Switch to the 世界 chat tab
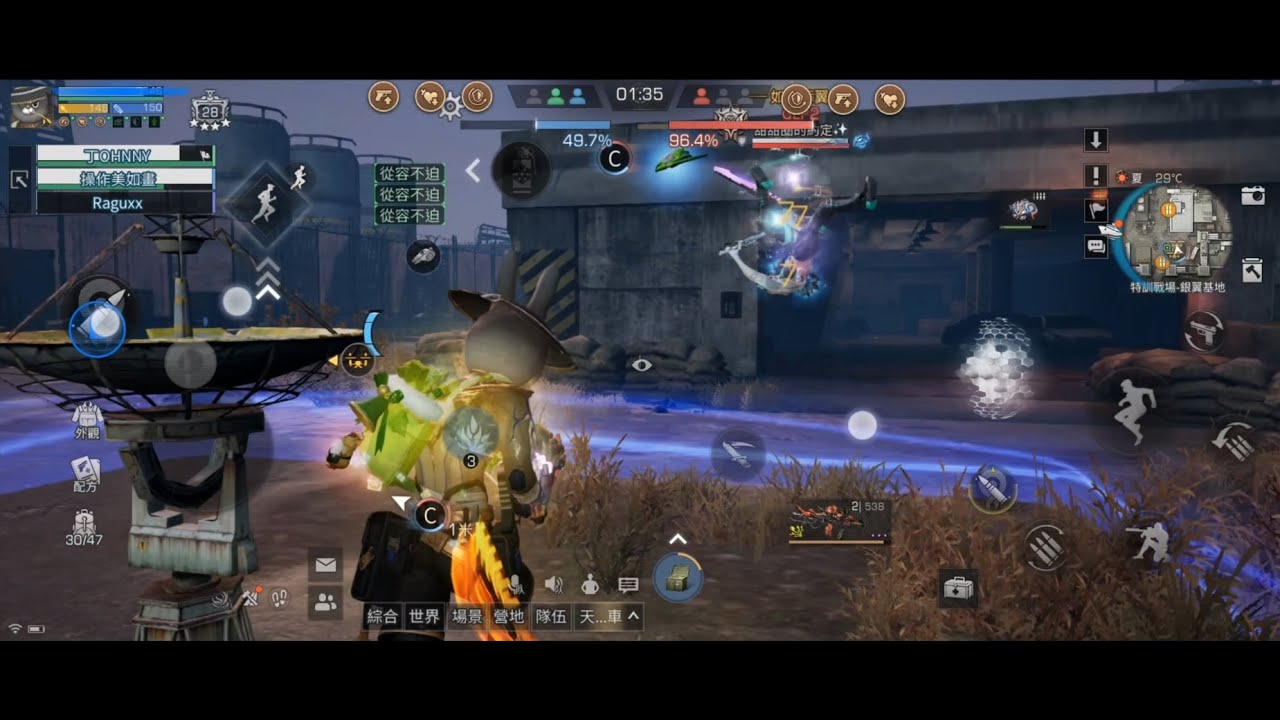Image resolution: width=1280 pixels, height=720 pixels. click(424, 616)
